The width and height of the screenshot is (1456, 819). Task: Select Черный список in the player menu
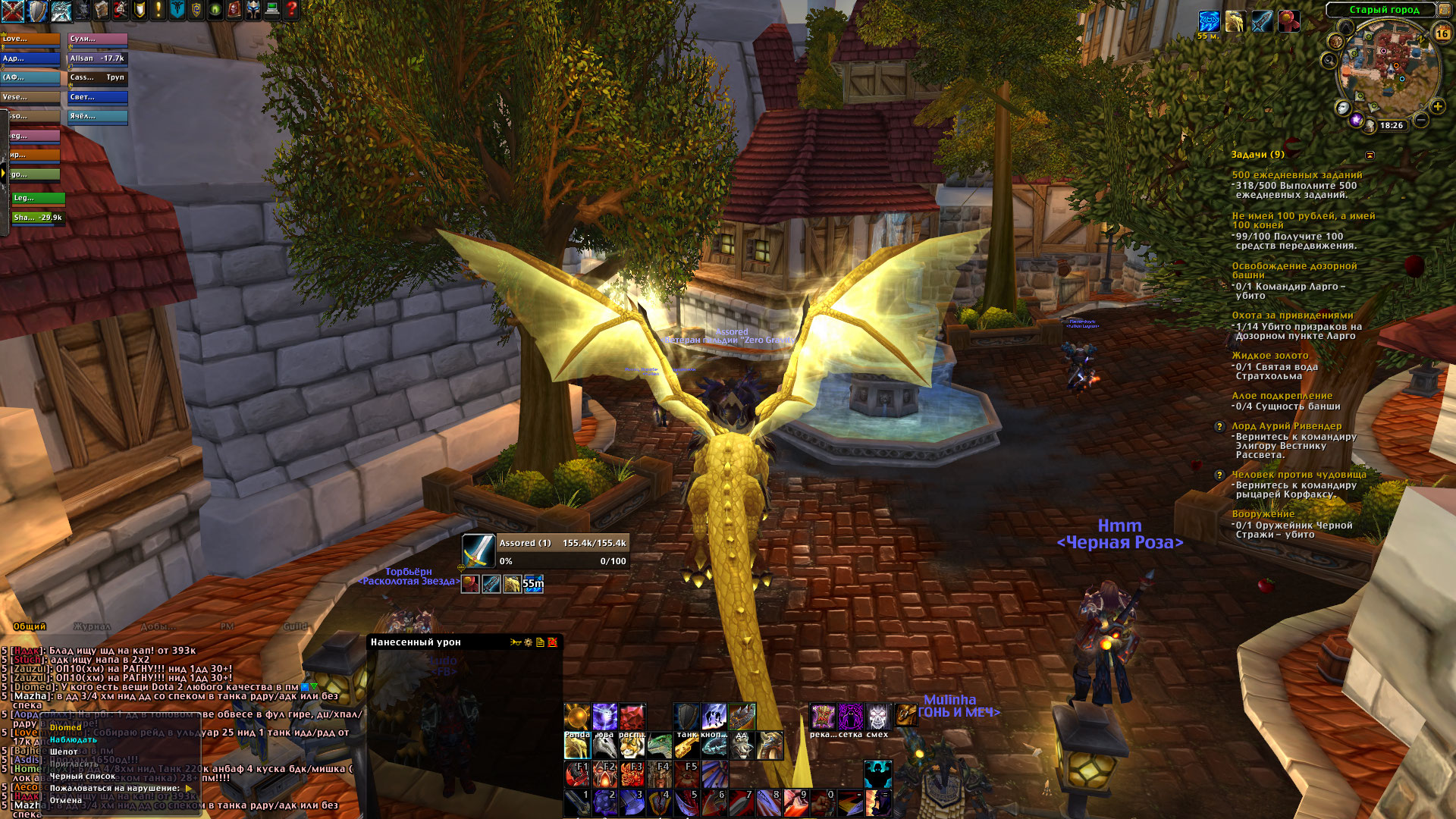coord(83,776)
